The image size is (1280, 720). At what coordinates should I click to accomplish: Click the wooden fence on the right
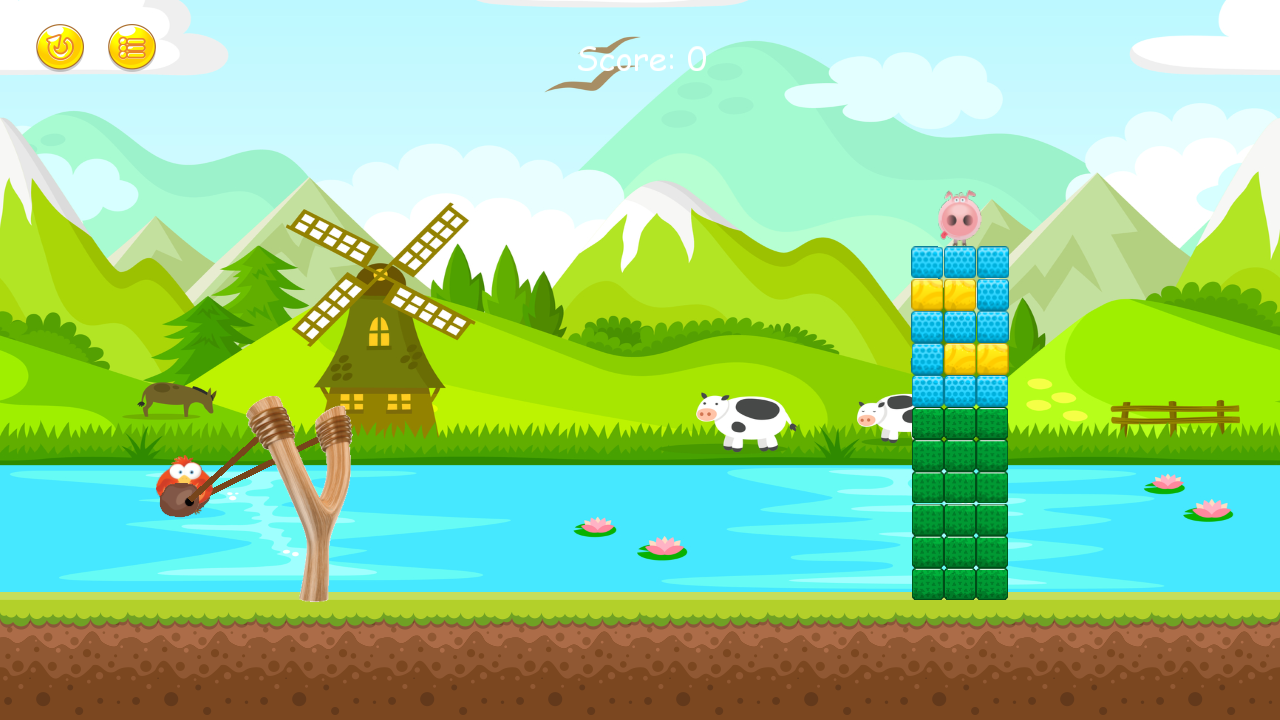click(1175, 415)
